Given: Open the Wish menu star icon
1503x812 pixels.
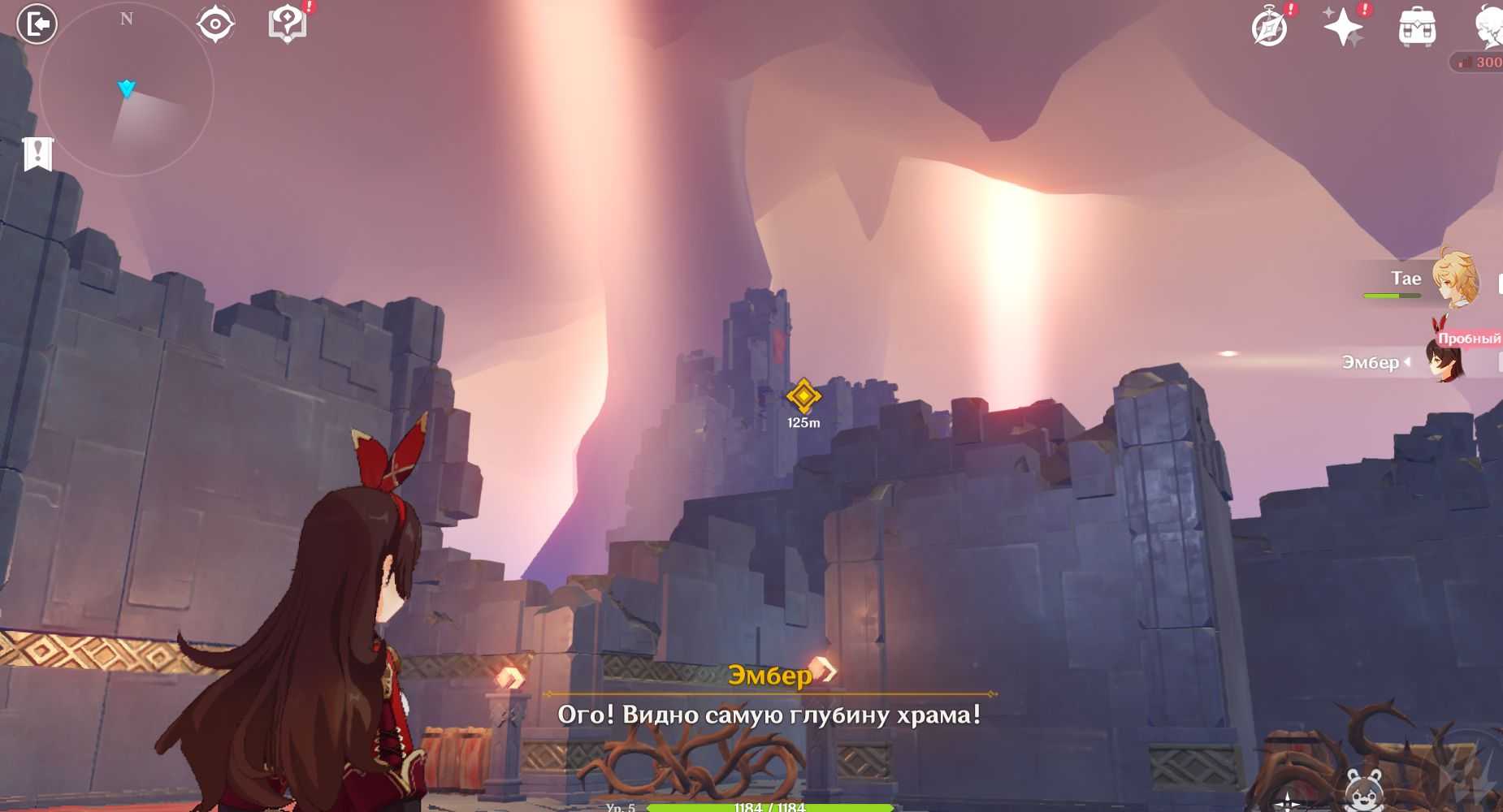Looking at the screenshot, I should [x=1343, y=27].
